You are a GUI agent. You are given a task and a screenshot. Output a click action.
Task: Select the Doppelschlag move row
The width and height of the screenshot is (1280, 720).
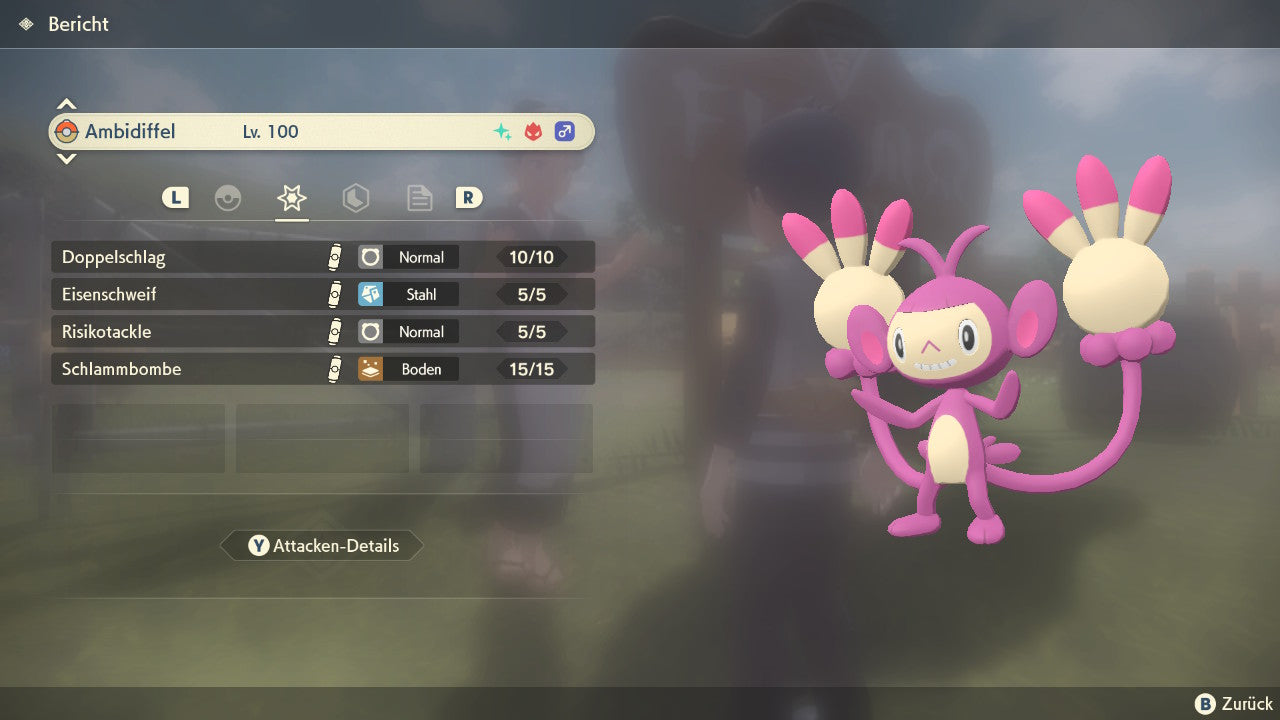coord(322,257)
